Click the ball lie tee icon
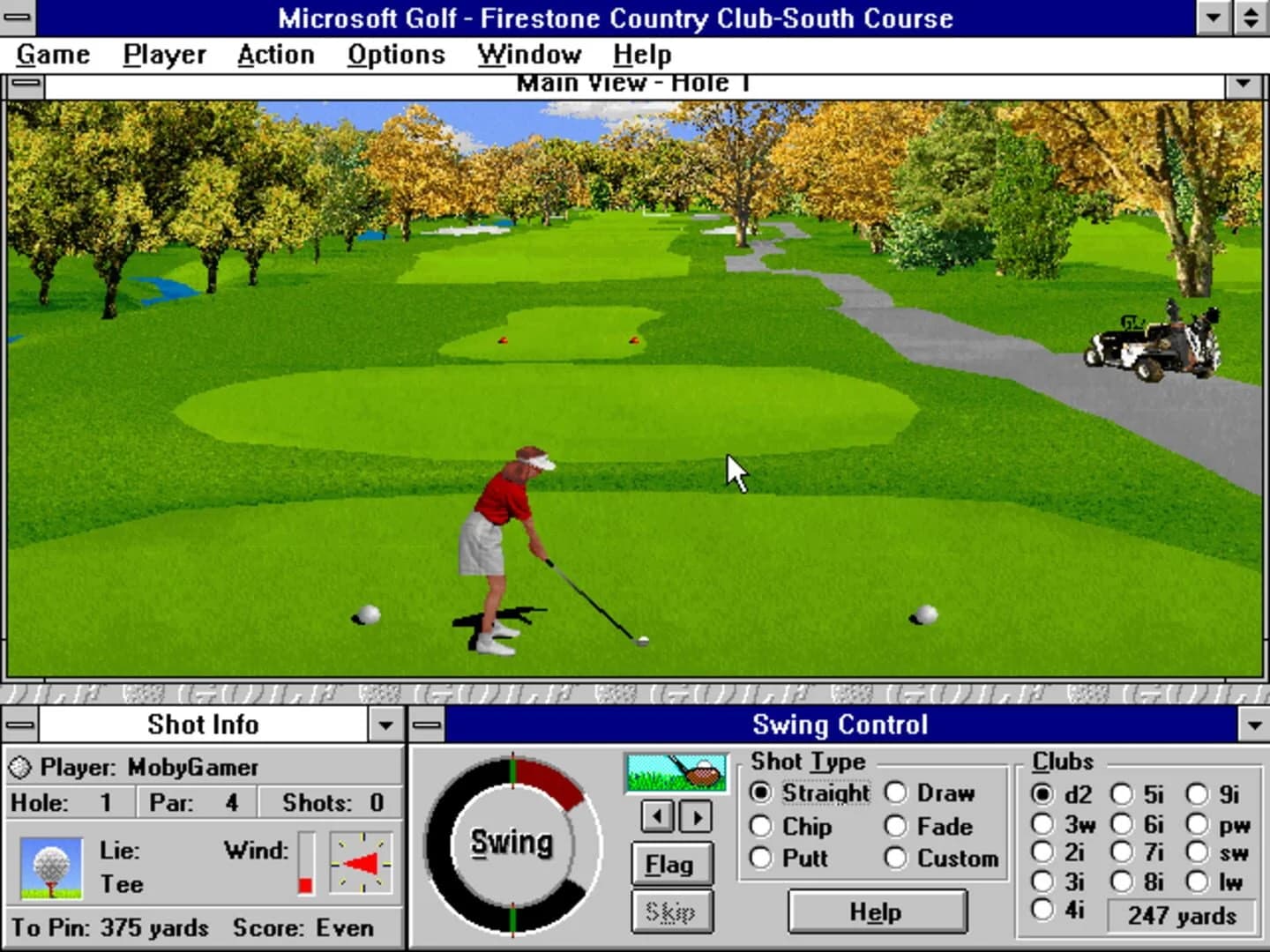The image size is (1270, 952). coord(50,866)
